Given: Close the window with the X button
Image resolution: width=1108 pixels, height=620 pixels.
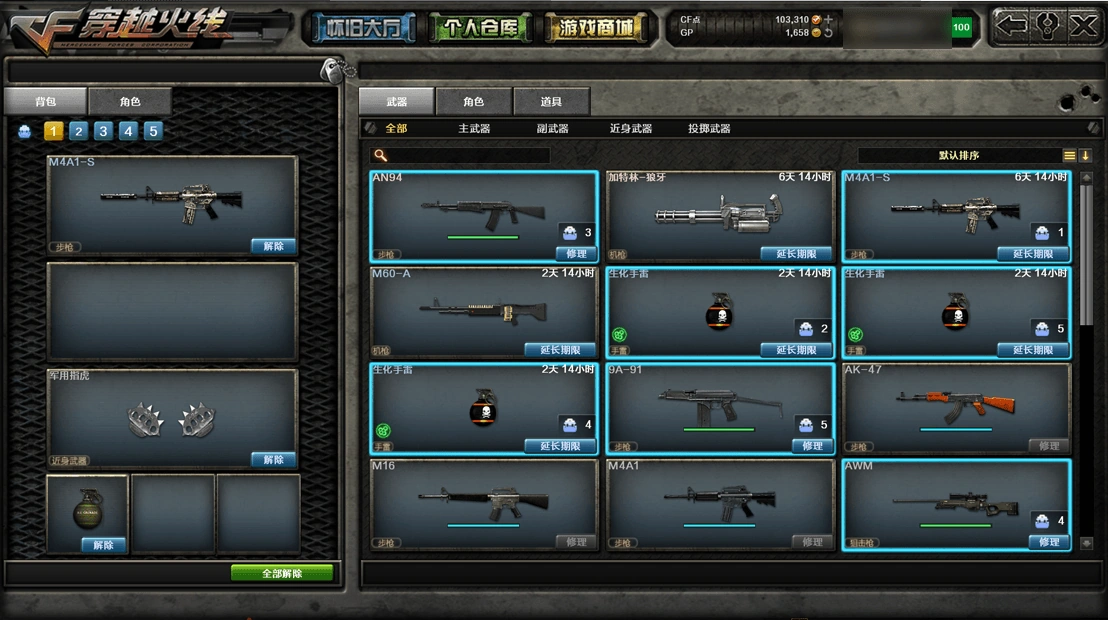Looking at the screenshot, I should pos(1083,27).
